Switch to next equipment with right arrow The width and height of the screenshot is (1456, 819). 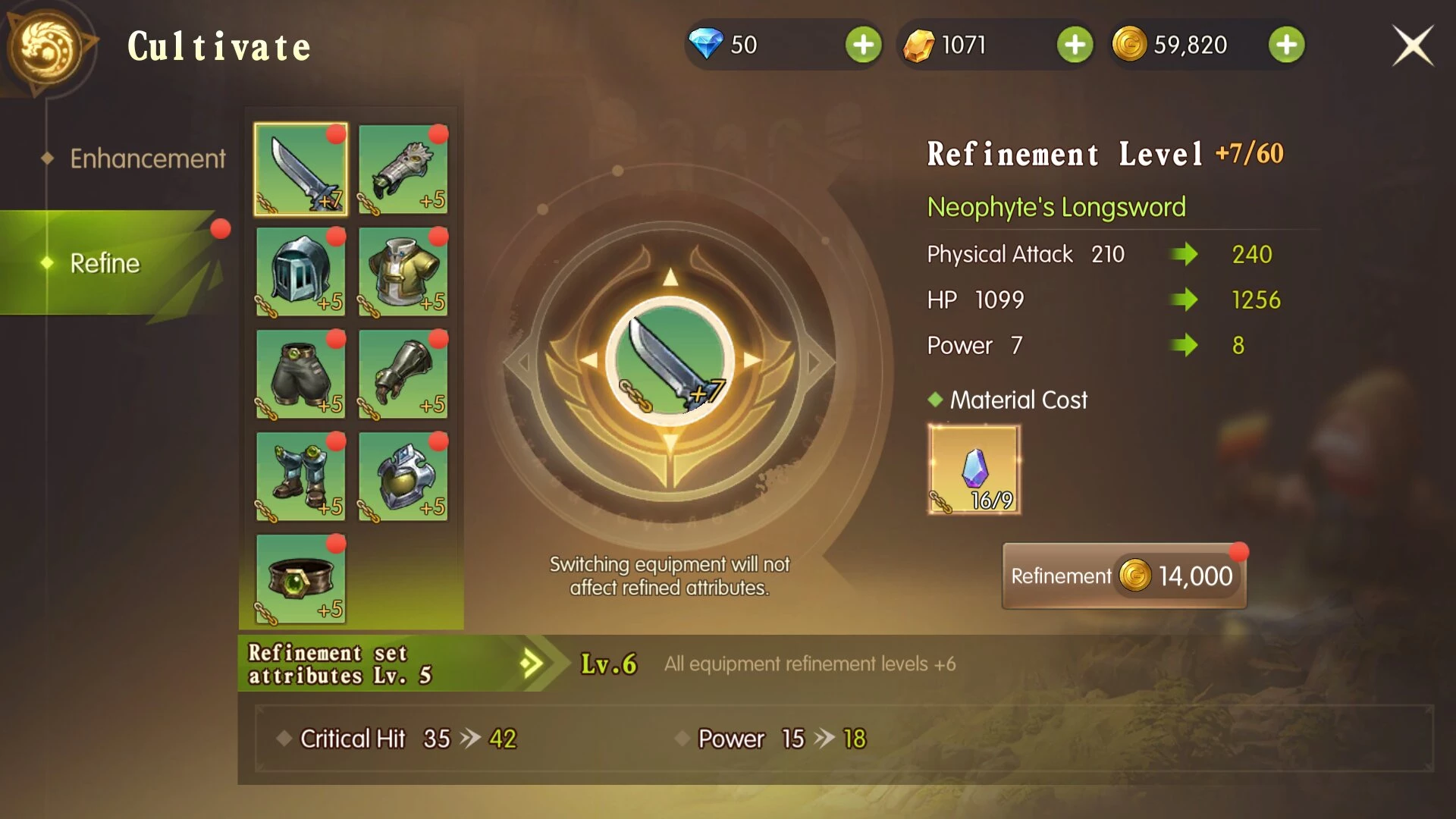[819, 362]
